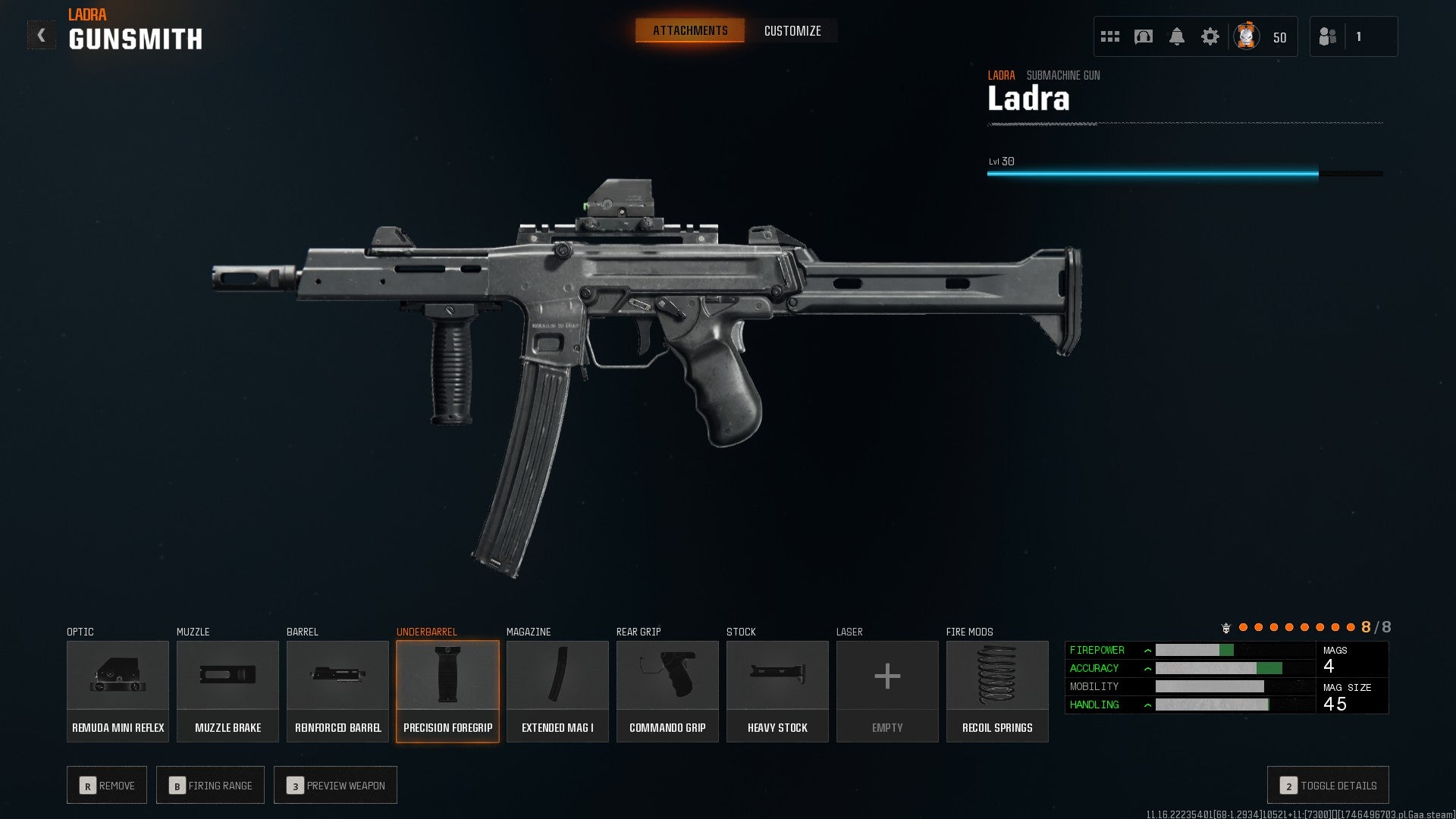Open the party panel with the friends icon
Image resolution: width=1456 pixels, height=819 pixels.
[1328, 36]
